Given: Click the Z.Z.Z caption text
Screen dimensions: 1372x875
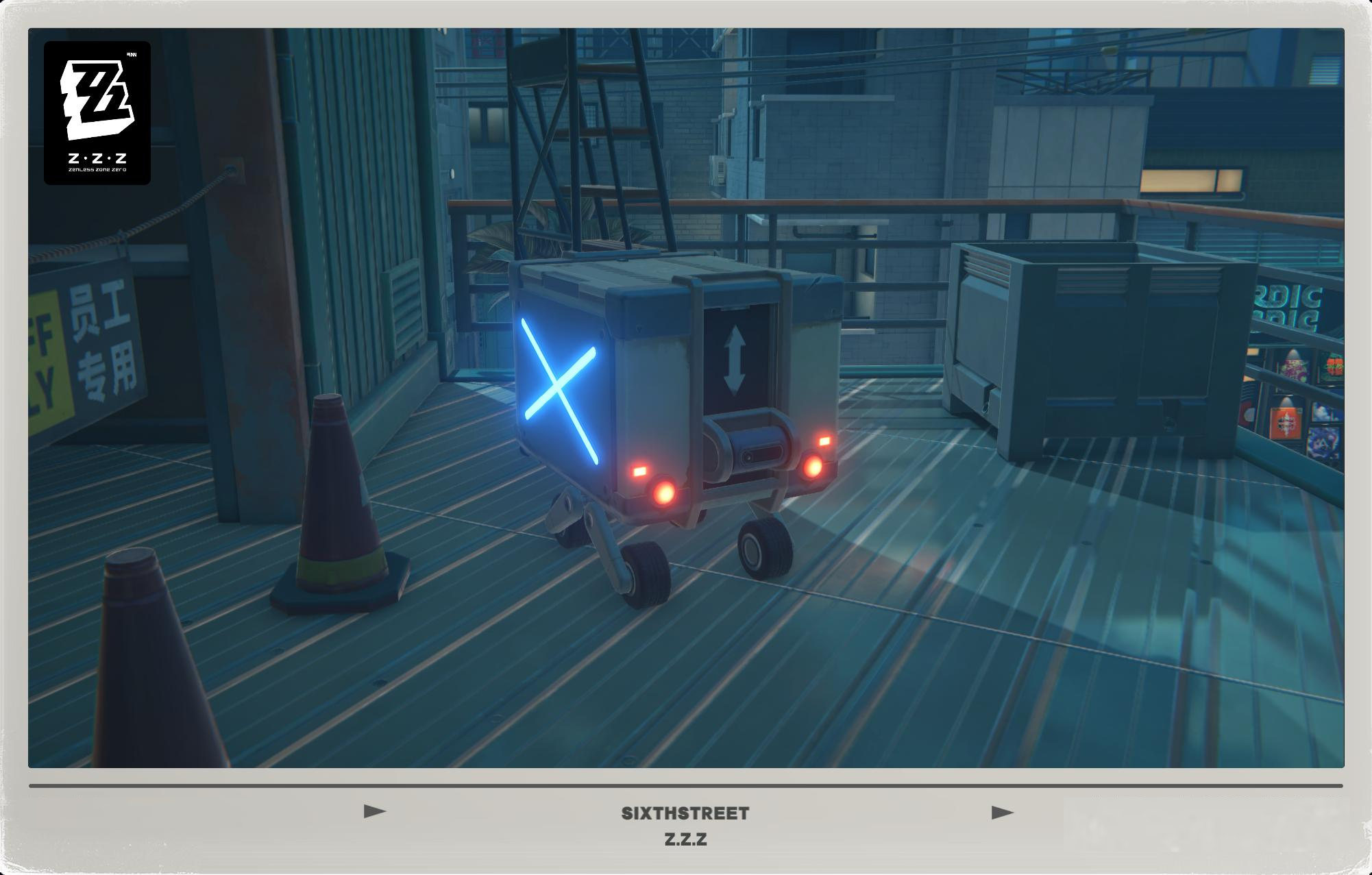Looking at the screenshot, I should 686,838.
